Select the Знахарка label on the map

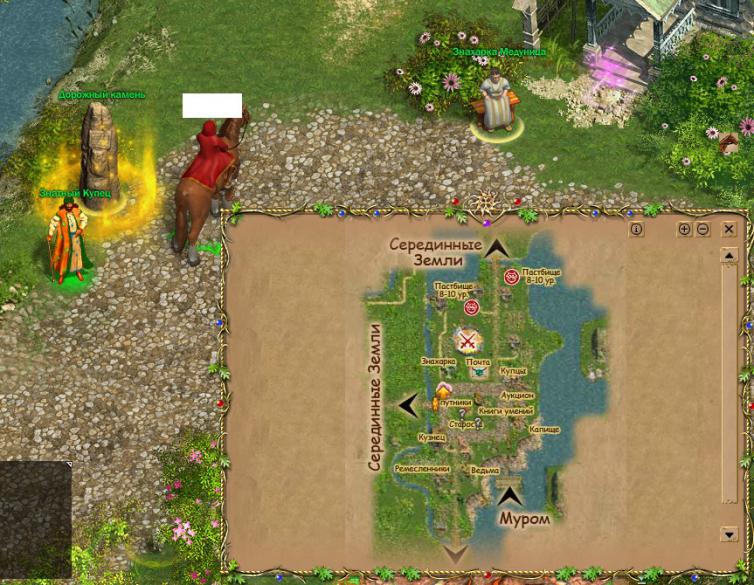coord(438,361)
